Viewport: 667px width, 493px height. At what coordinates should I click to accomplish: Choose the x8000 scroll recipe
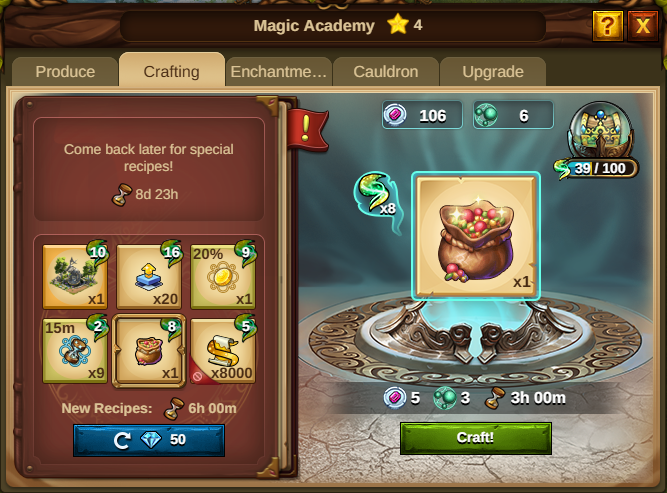pyautogui.click(x=222, y=350)
